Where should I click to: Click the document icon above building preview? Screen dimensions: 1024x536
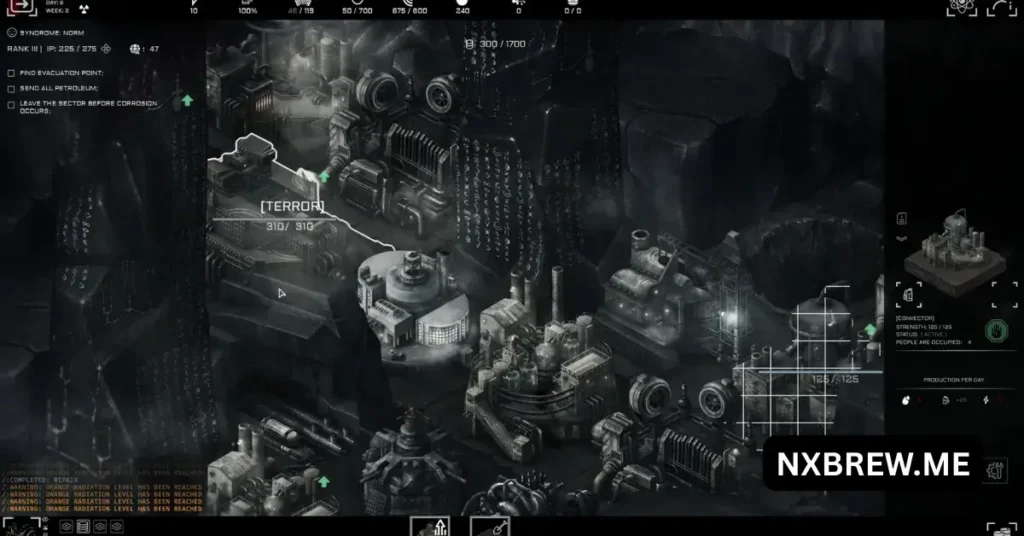point(901,218)
